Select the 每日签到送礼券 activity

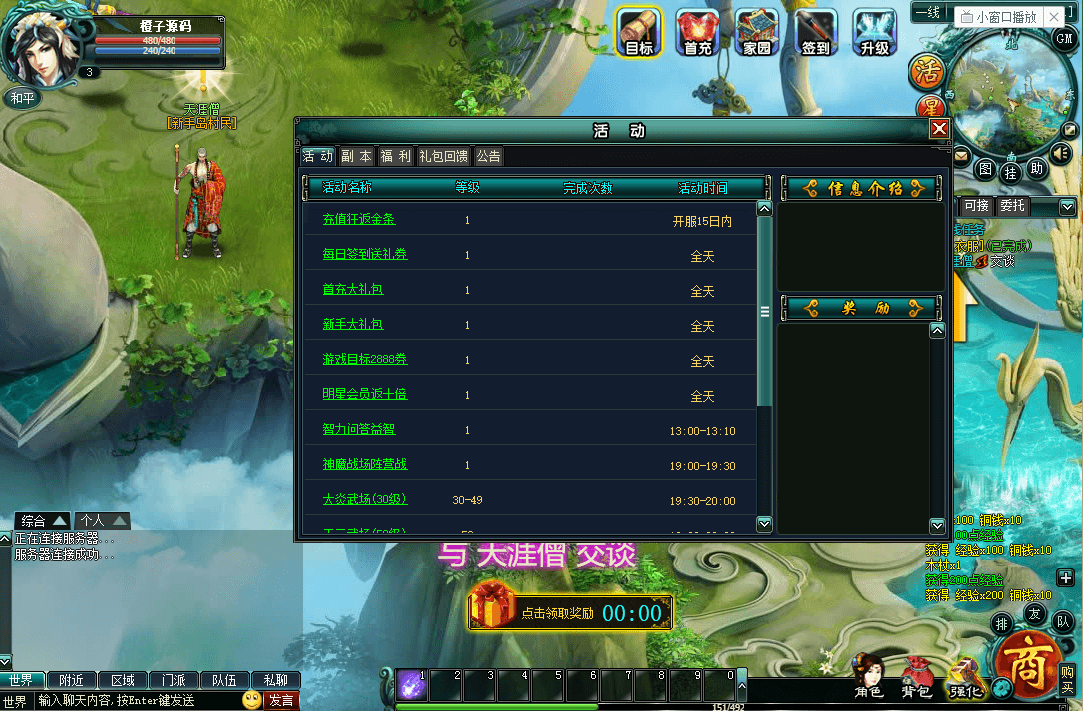365,255
